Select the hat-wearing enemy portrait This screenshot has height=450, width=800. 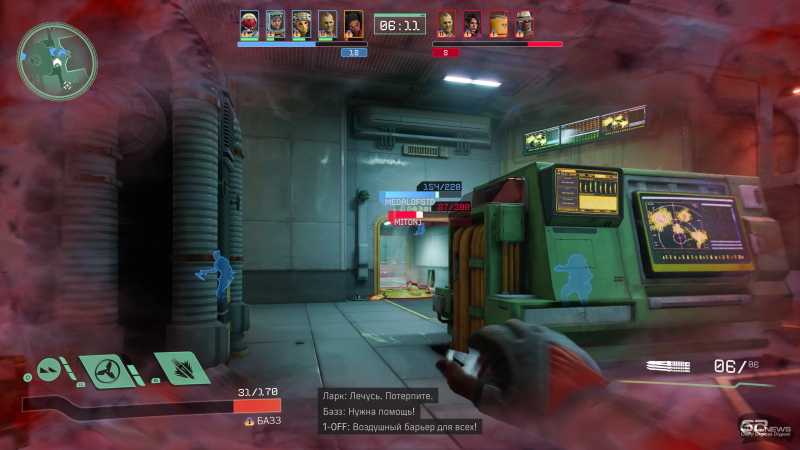click(524, 24)
